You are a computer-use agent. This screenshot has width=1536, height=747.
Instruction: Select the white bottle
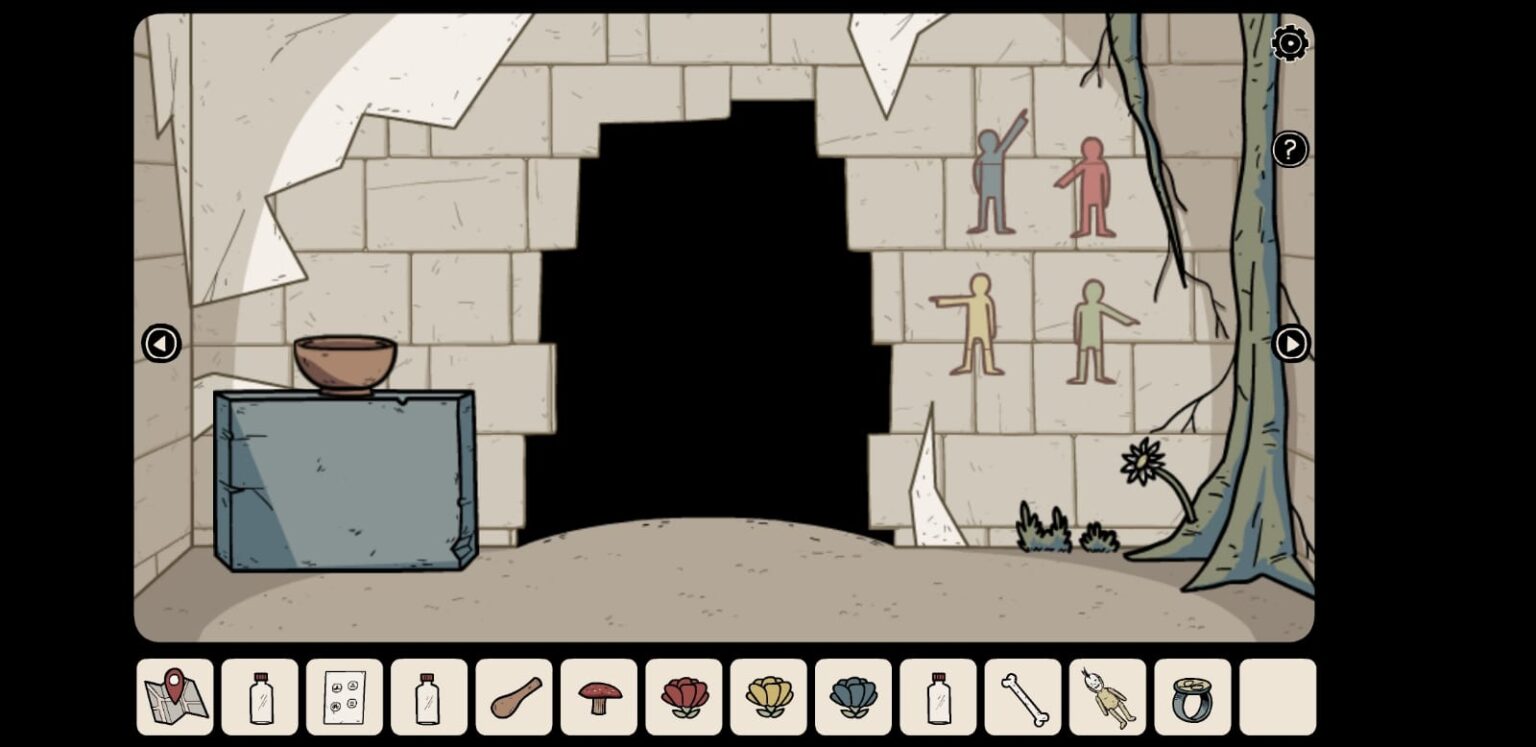[x=937, y=697]
